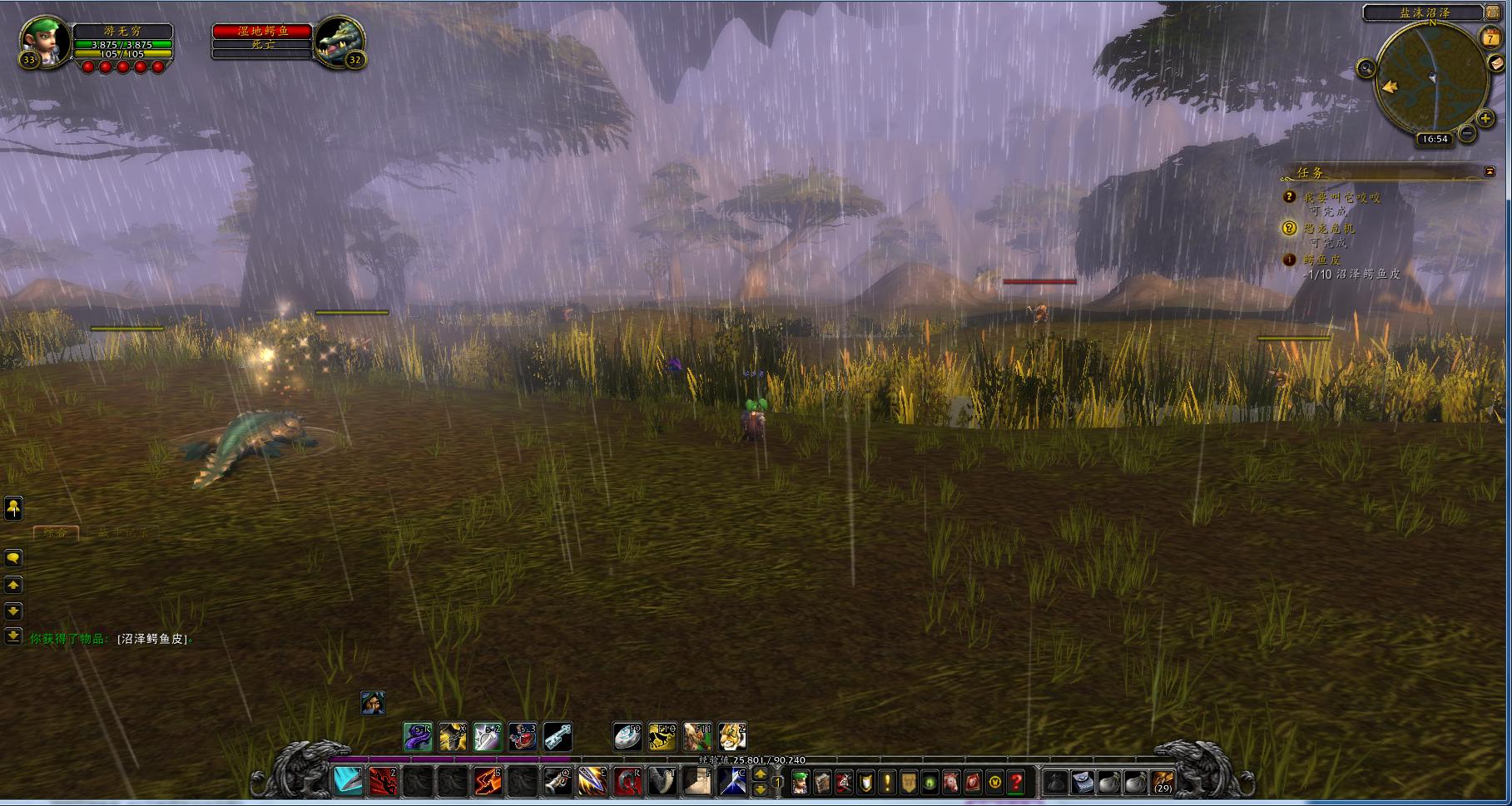Open the quest log yellow exclamation button

click(887, 783)
